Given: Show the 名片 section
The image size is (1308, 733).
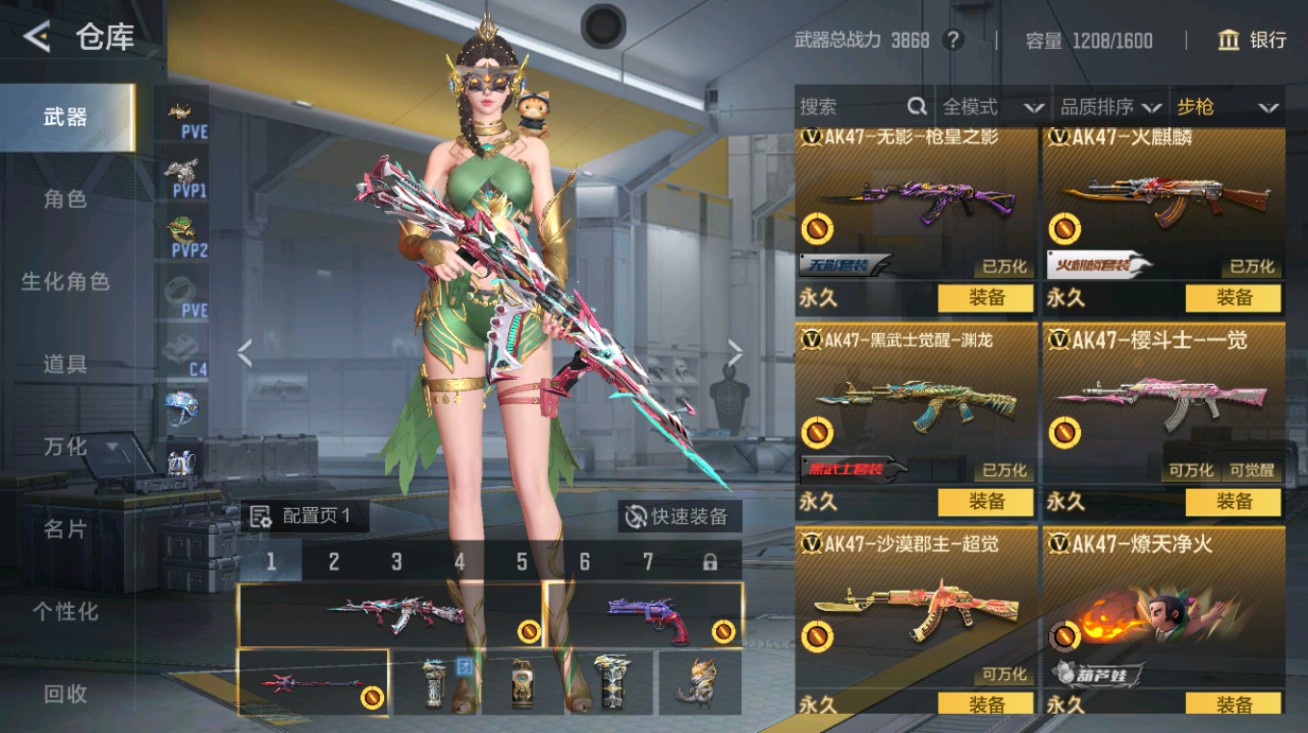Looking at the screenshot, I should tap(65, 529).
